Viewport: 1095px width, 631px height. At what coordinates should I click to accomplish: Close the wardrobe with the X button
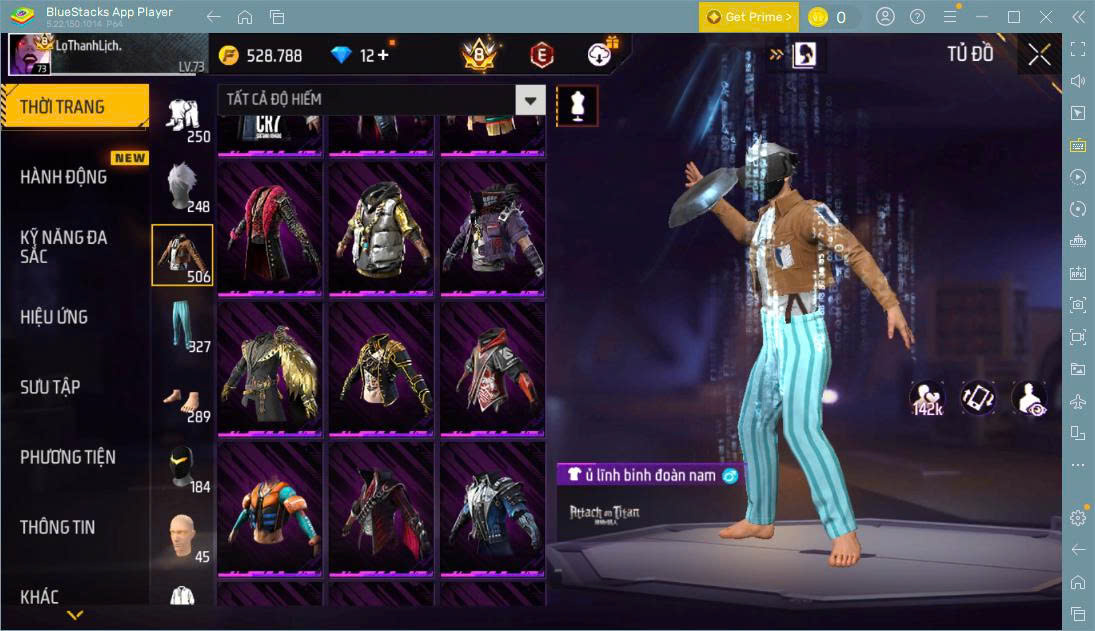pyautogui.click(x=1039, y=55)
